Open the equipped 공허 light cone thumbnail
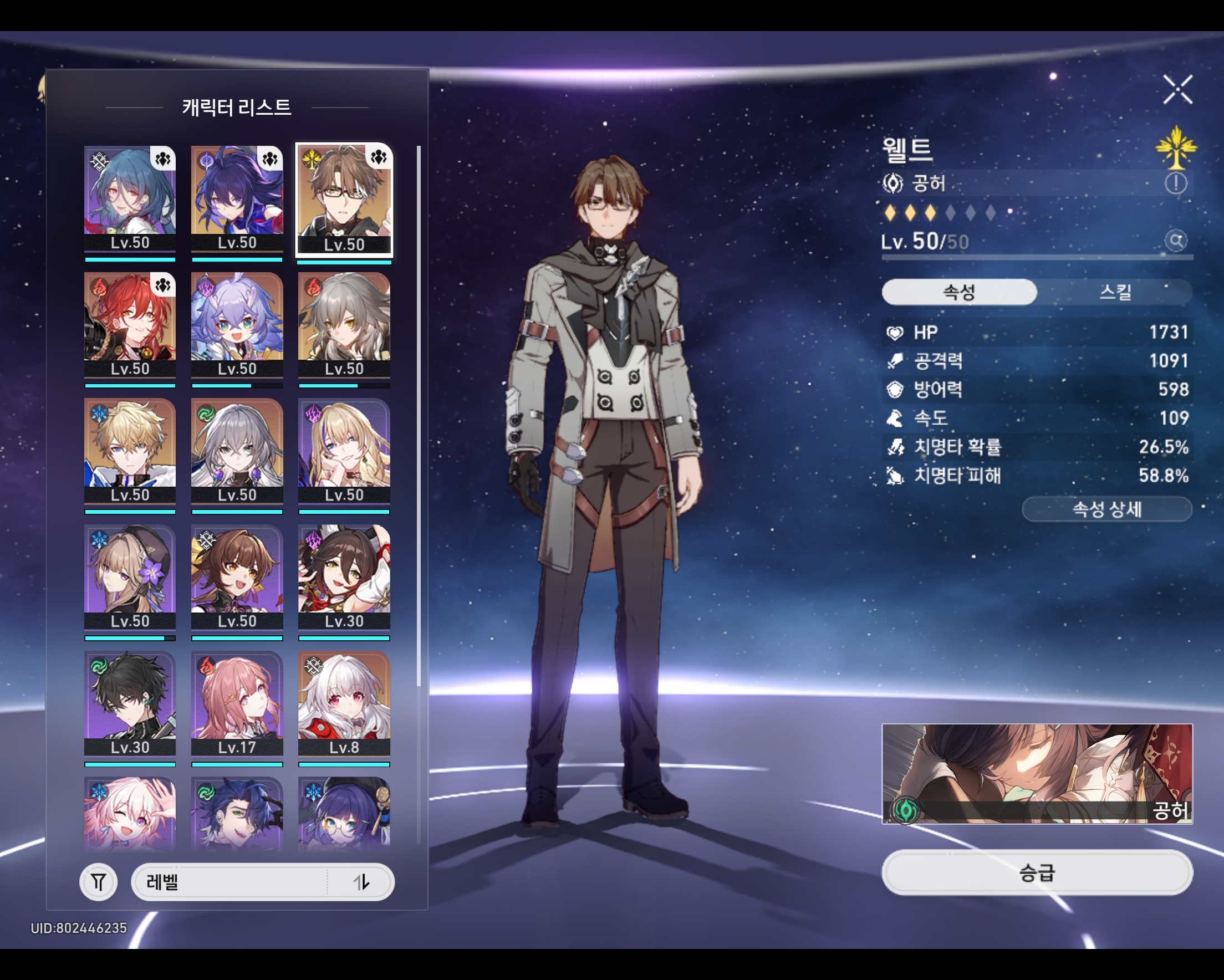The width and height of the screenshot is (1224, 980). click(1037, 773)
